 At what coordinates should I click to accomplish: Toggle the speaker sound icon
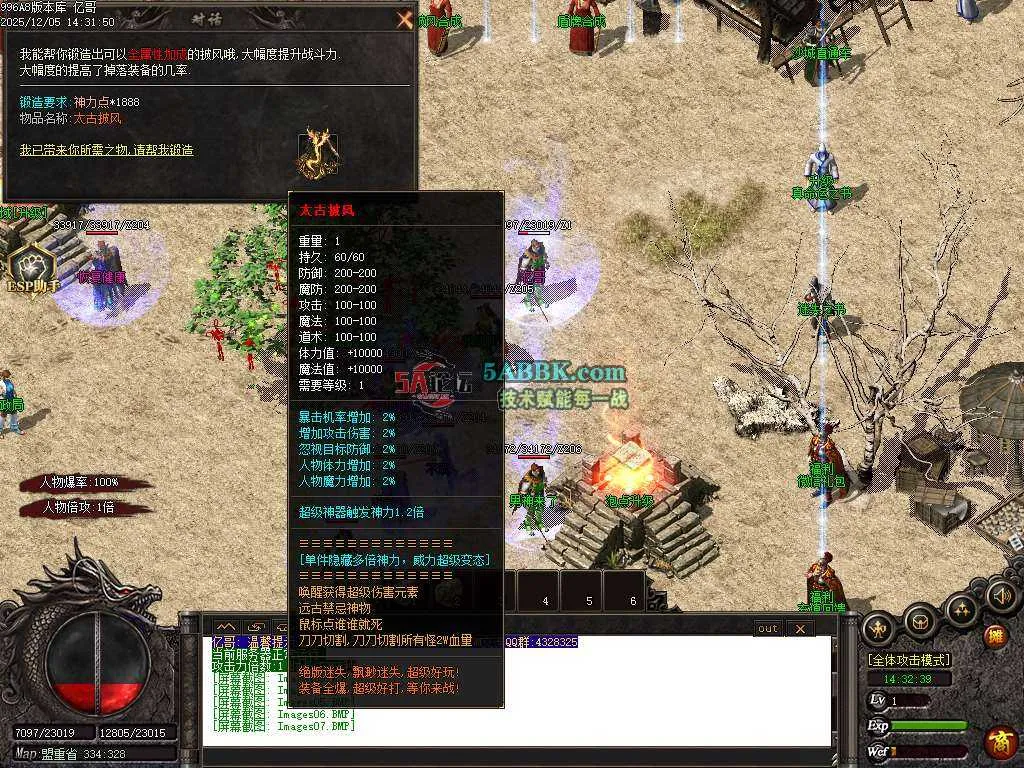(1000, 596)
